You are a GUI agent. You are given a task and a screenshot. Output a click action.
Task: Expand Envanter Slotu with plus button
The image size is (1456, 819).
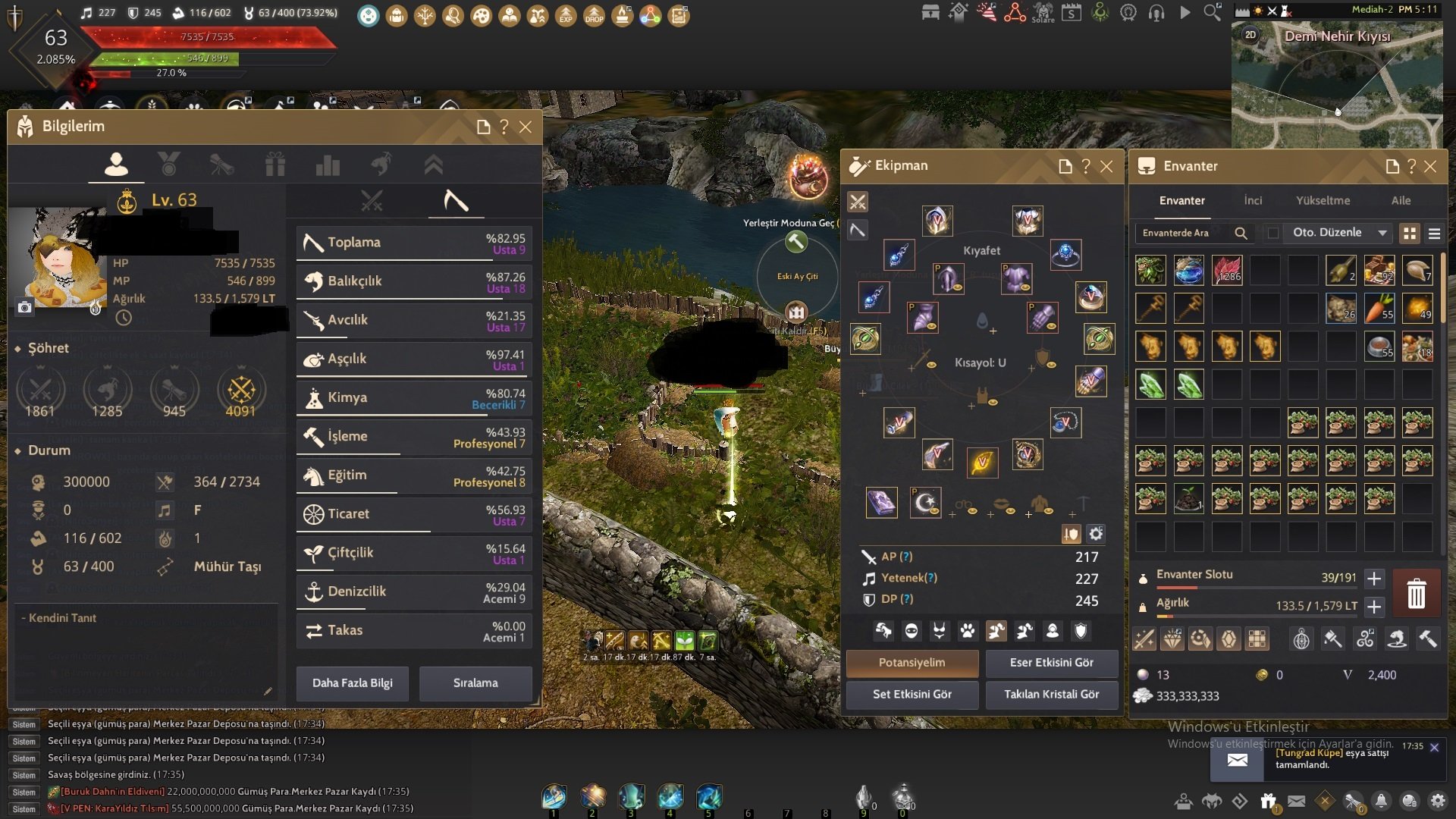point(1374,579)
